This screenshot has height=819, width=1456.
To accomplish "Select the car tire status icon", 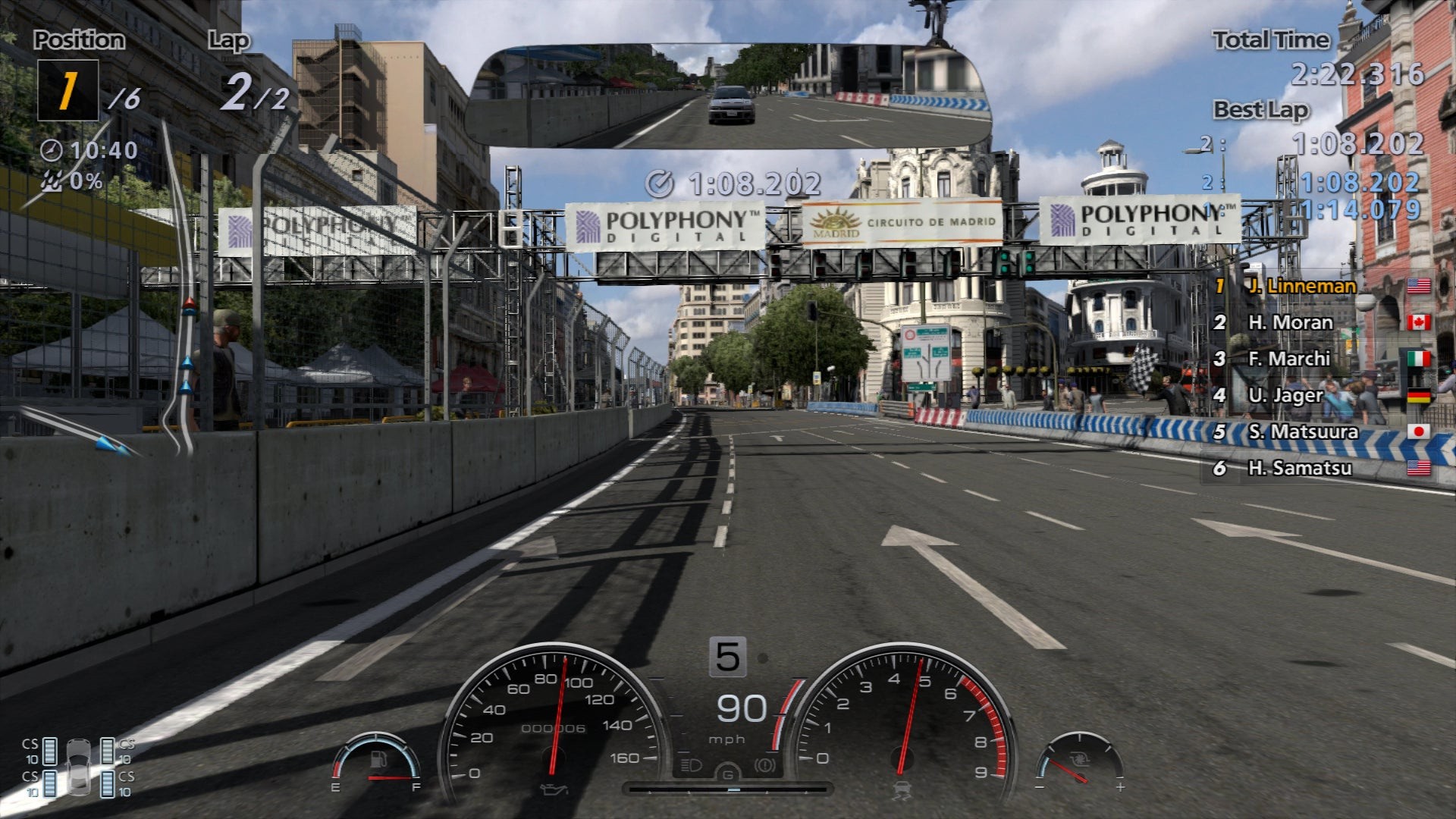I will 78,766.
